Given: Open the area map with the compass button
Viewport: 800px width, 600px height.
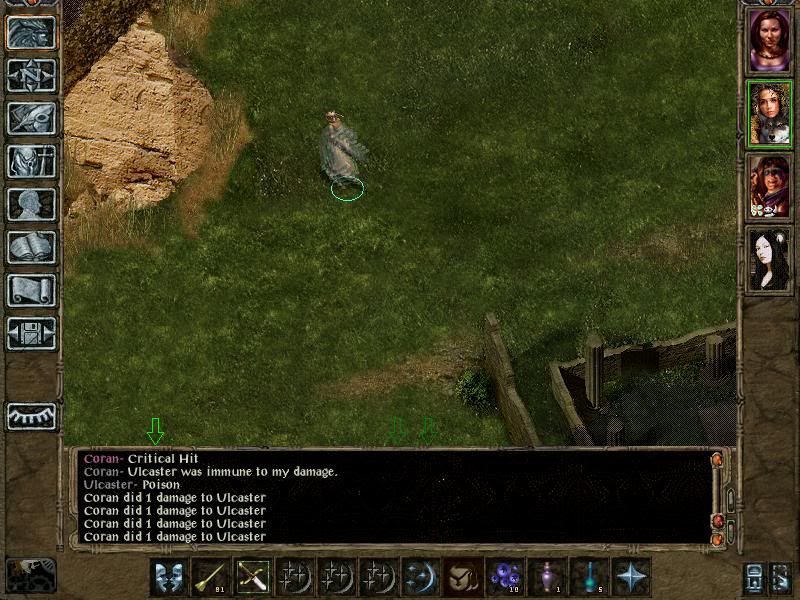Looking at the screenshot, I should 31,75.
